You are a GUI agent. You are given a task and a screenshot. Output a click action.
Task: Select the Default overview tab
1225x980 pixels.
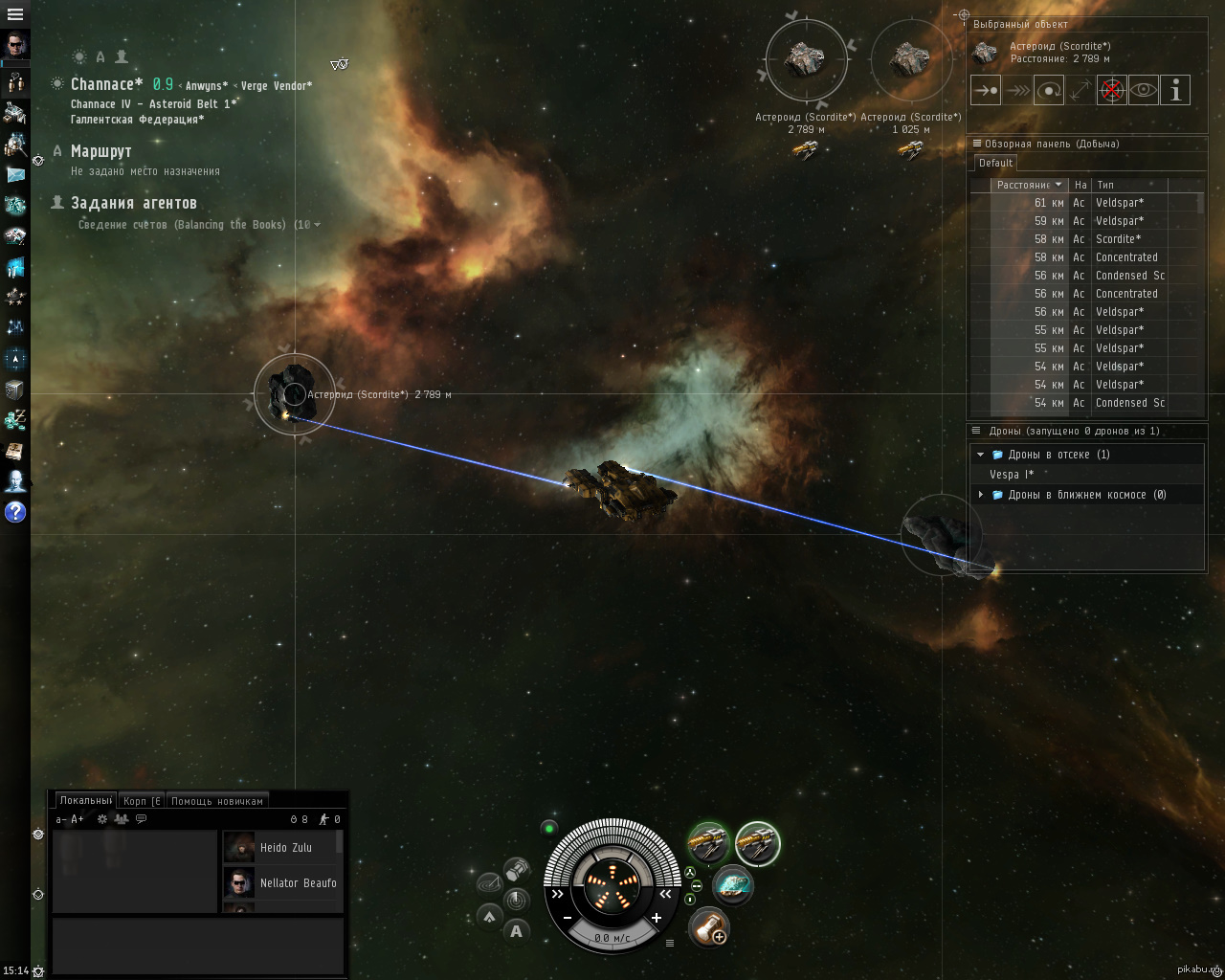(995, 164)
